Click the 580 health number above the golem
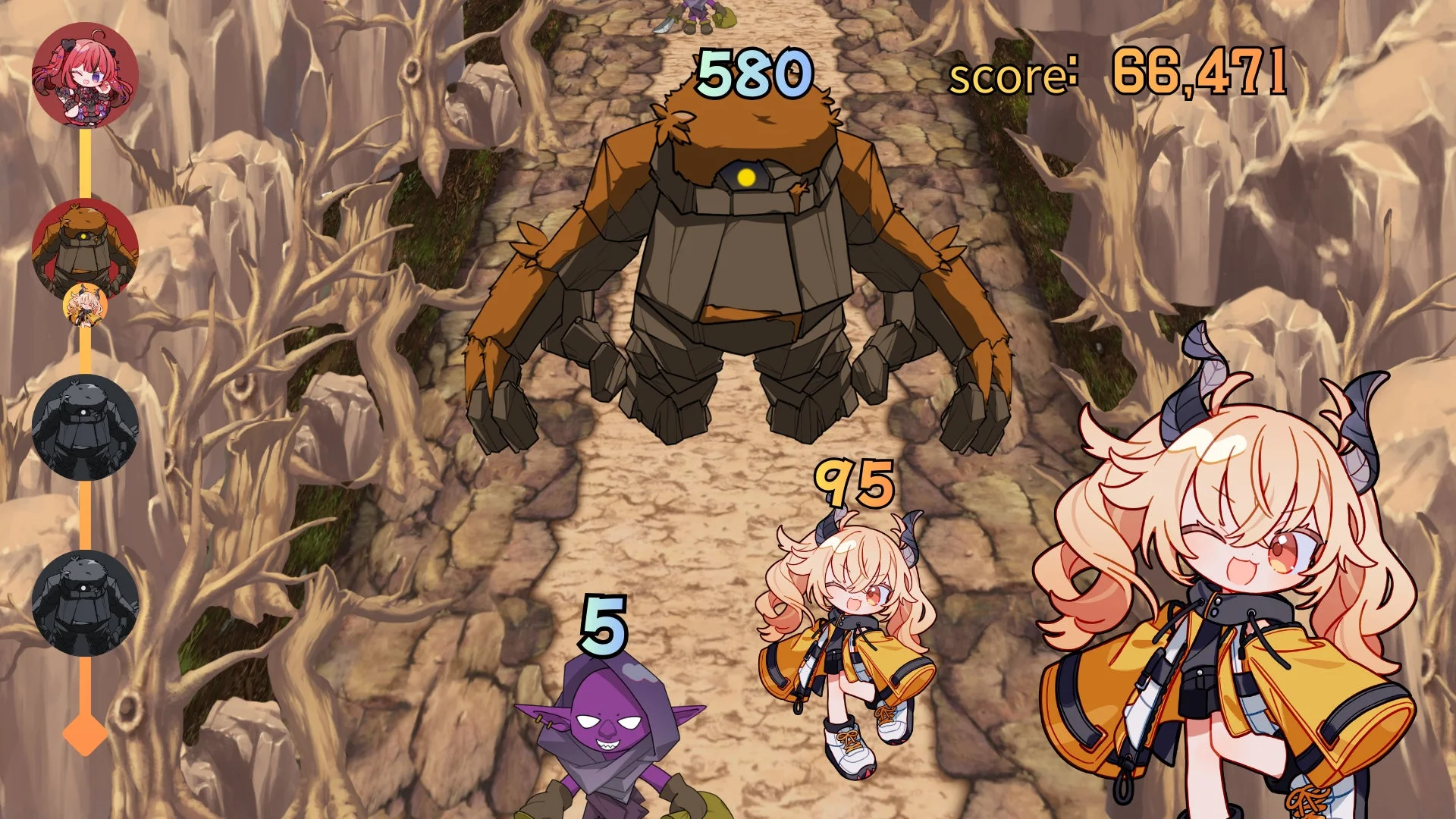Screen dimensions: 1456x819 point(753,73)
